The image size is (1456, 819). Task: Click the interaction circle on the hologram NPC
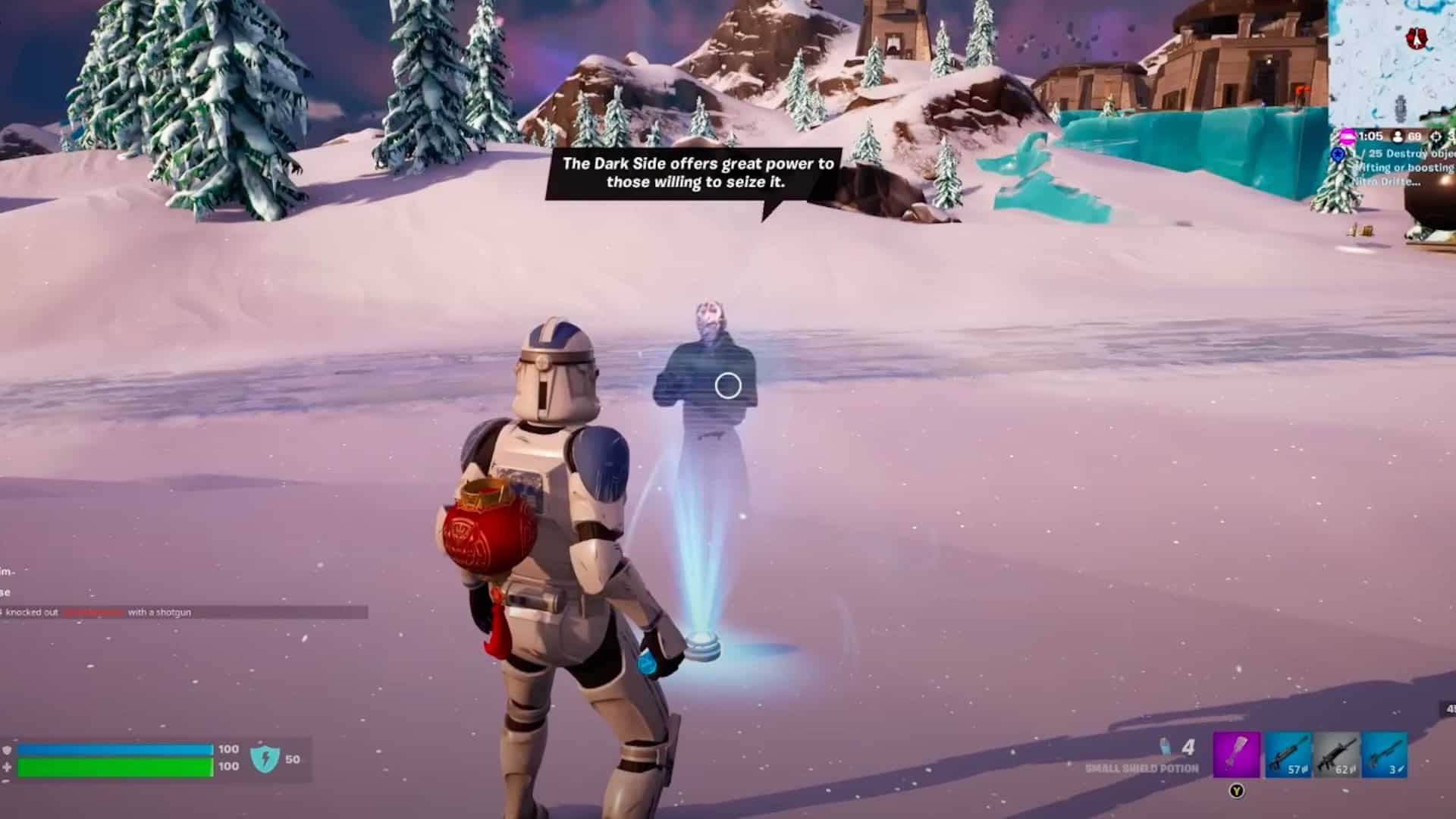click(729, 384)
